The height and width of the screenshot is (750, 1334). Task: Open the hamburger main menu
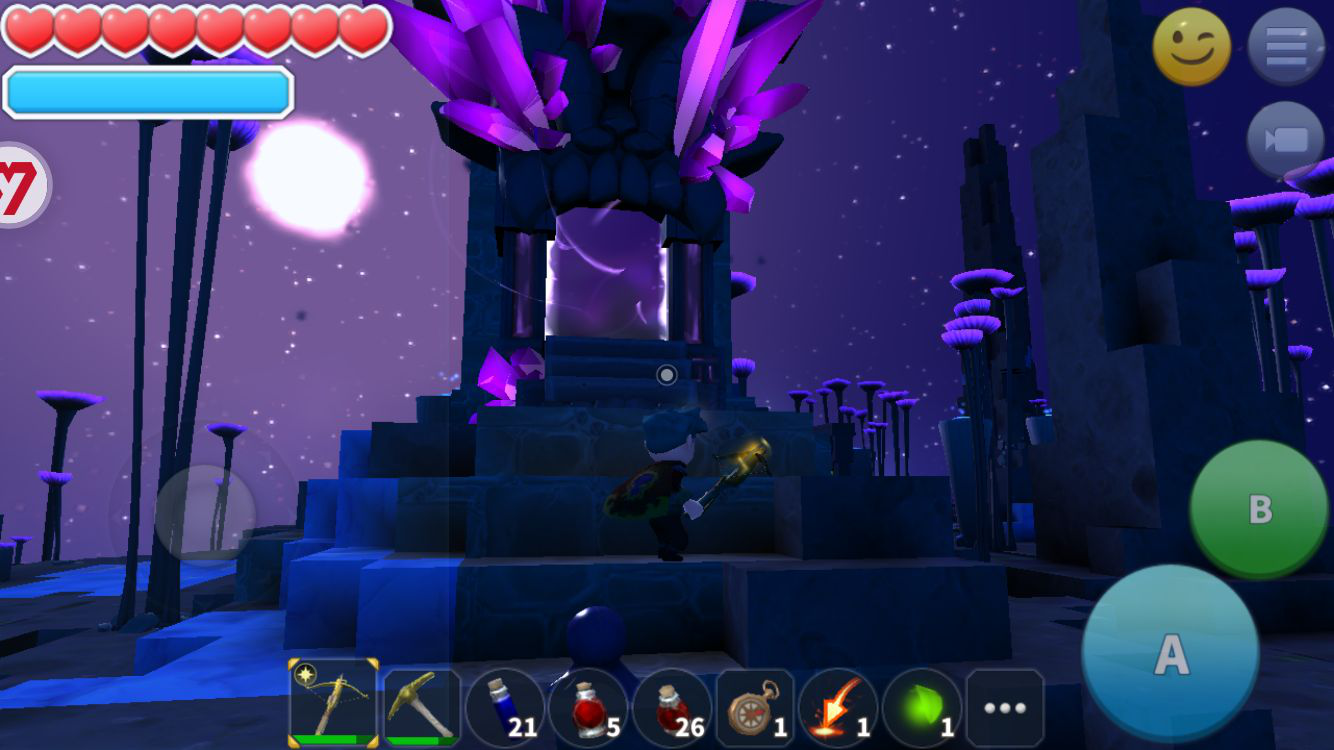[1286, 47]
